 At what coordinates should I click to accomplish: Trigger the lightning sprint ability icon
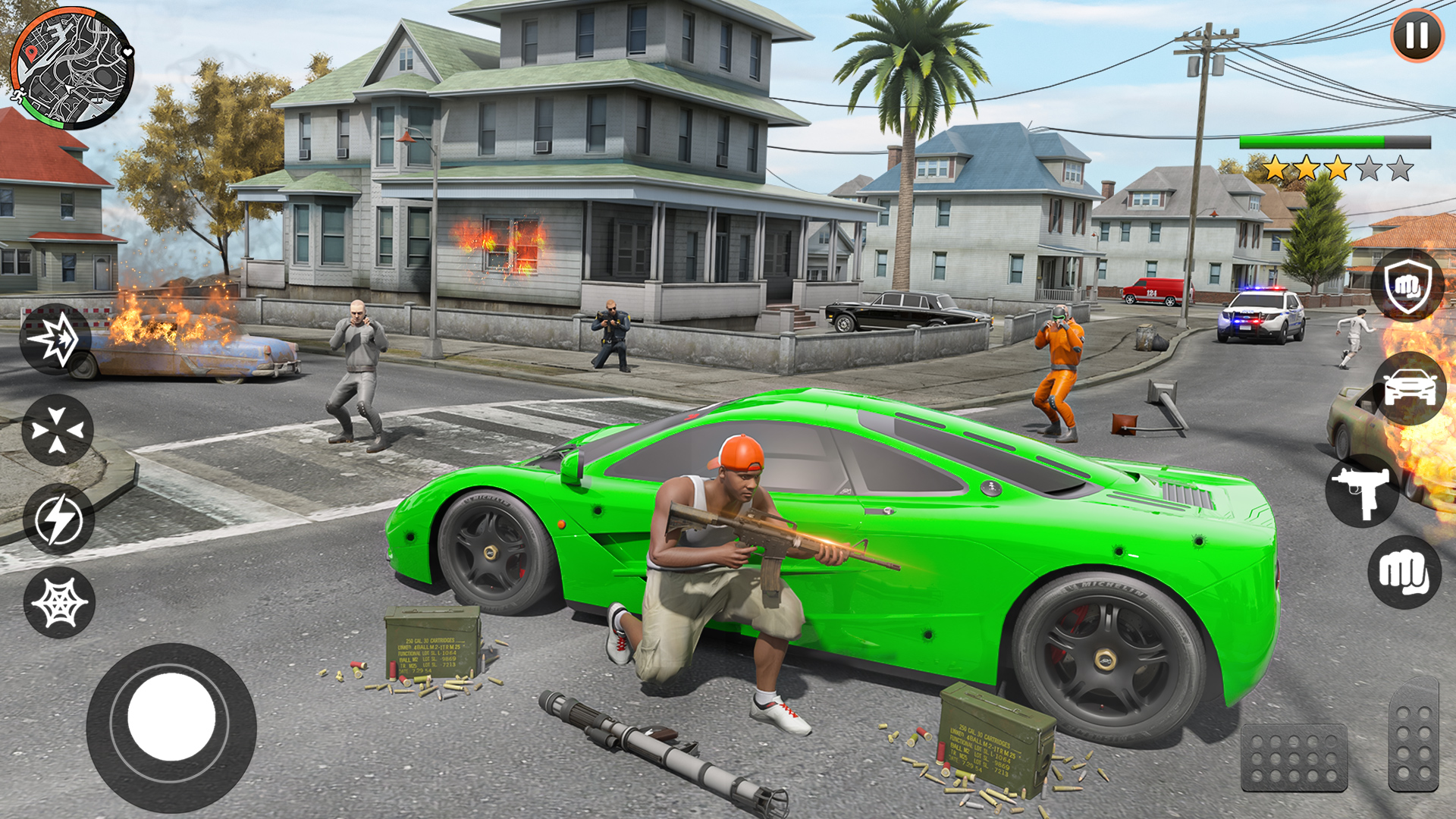[x=59, y=517]
